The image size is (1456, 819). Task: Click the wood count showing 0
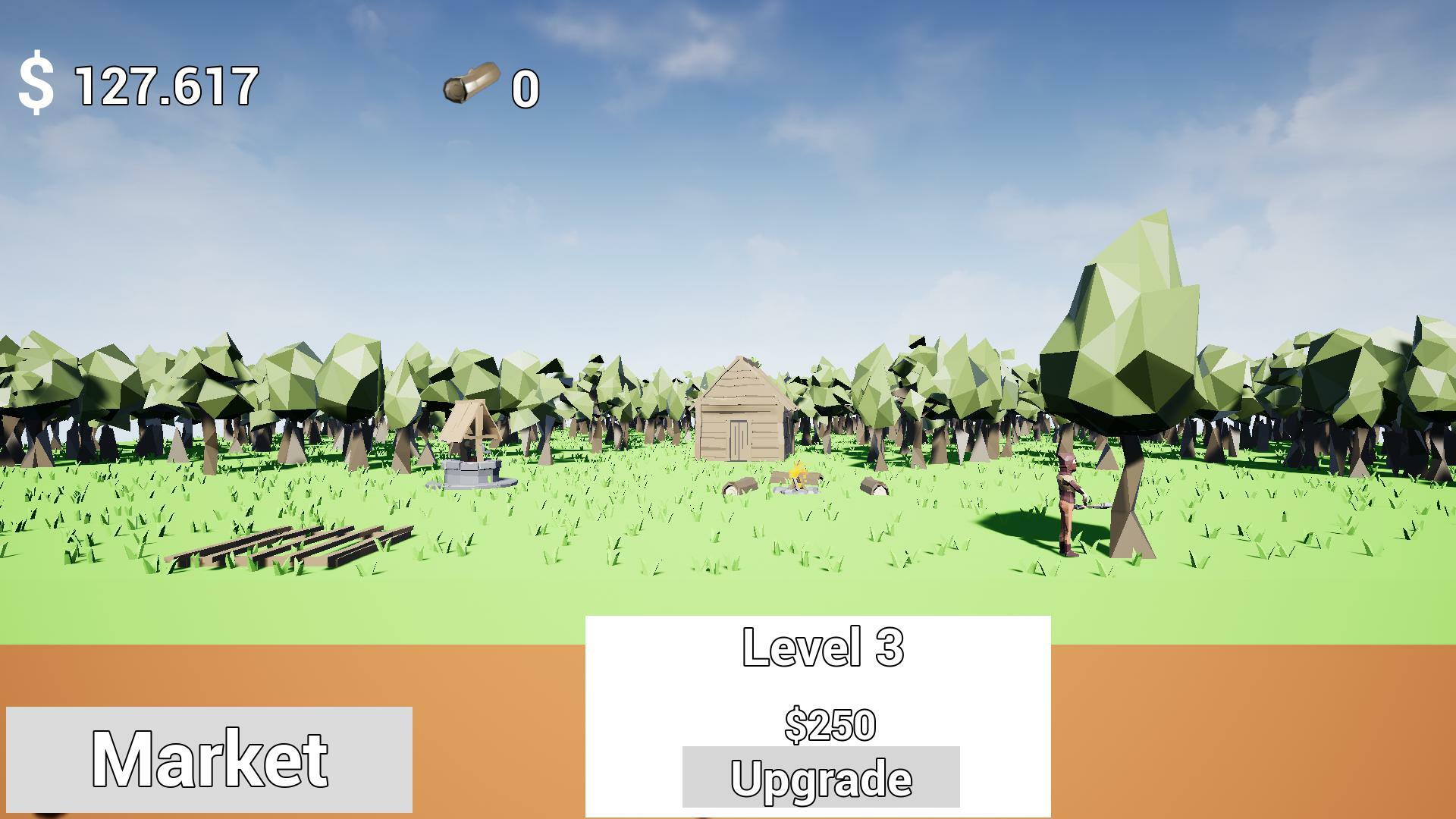(526, 89)
